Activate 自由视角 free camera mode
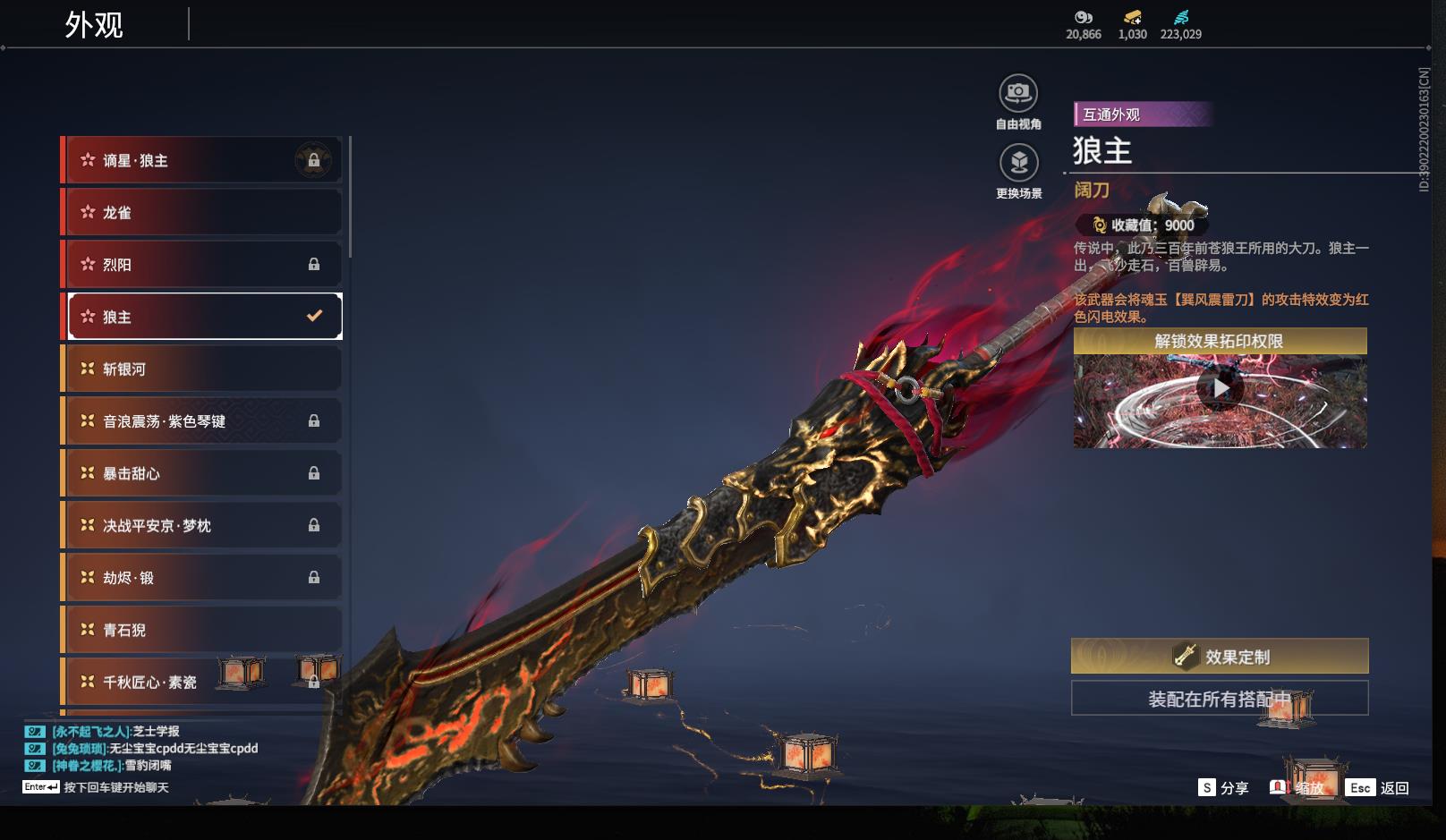Screen dimensions: 1446x840 [1018, 93]
